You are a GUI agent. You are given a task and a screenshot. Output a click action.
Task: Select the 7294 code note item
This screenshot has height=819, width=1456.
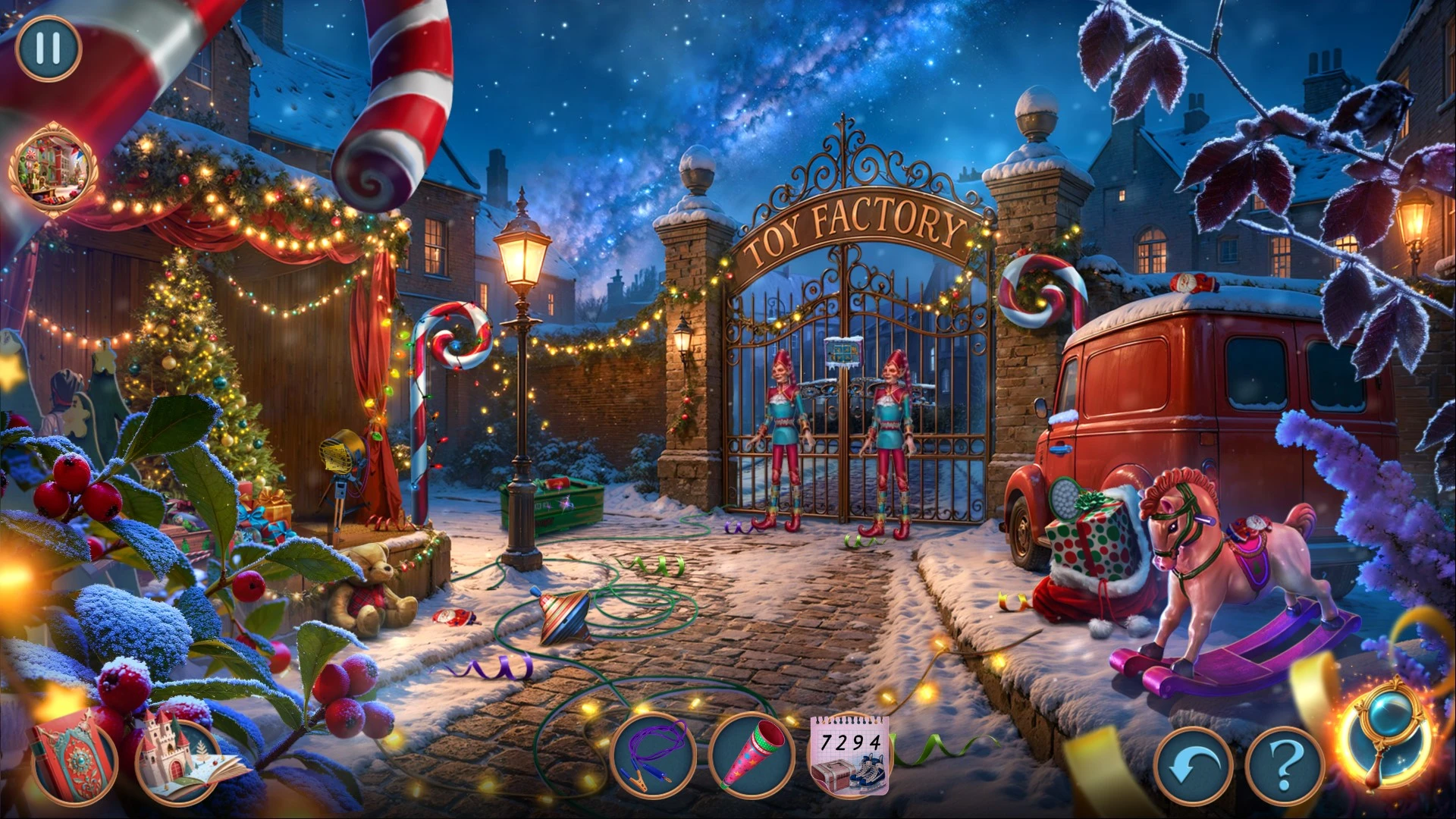[851, 755]
